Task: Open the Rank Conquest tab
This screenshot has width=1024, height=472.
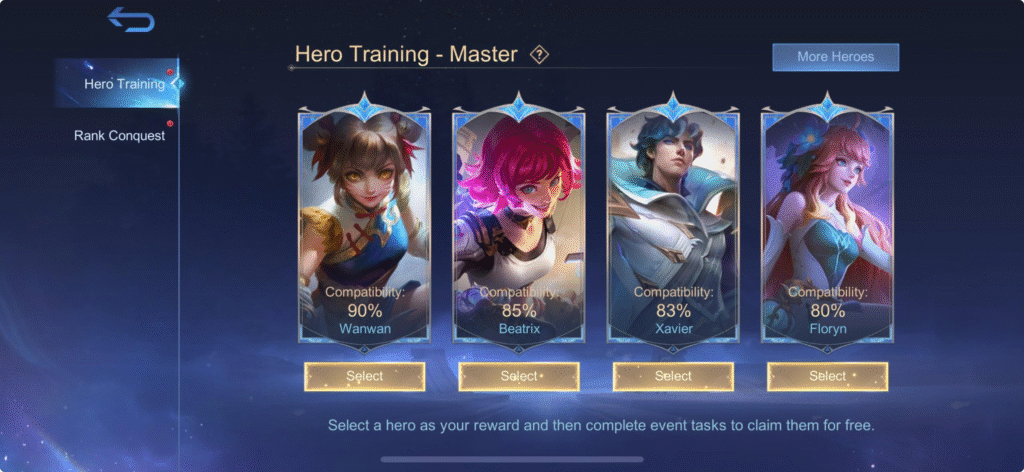Action: [x=119, y=135]
